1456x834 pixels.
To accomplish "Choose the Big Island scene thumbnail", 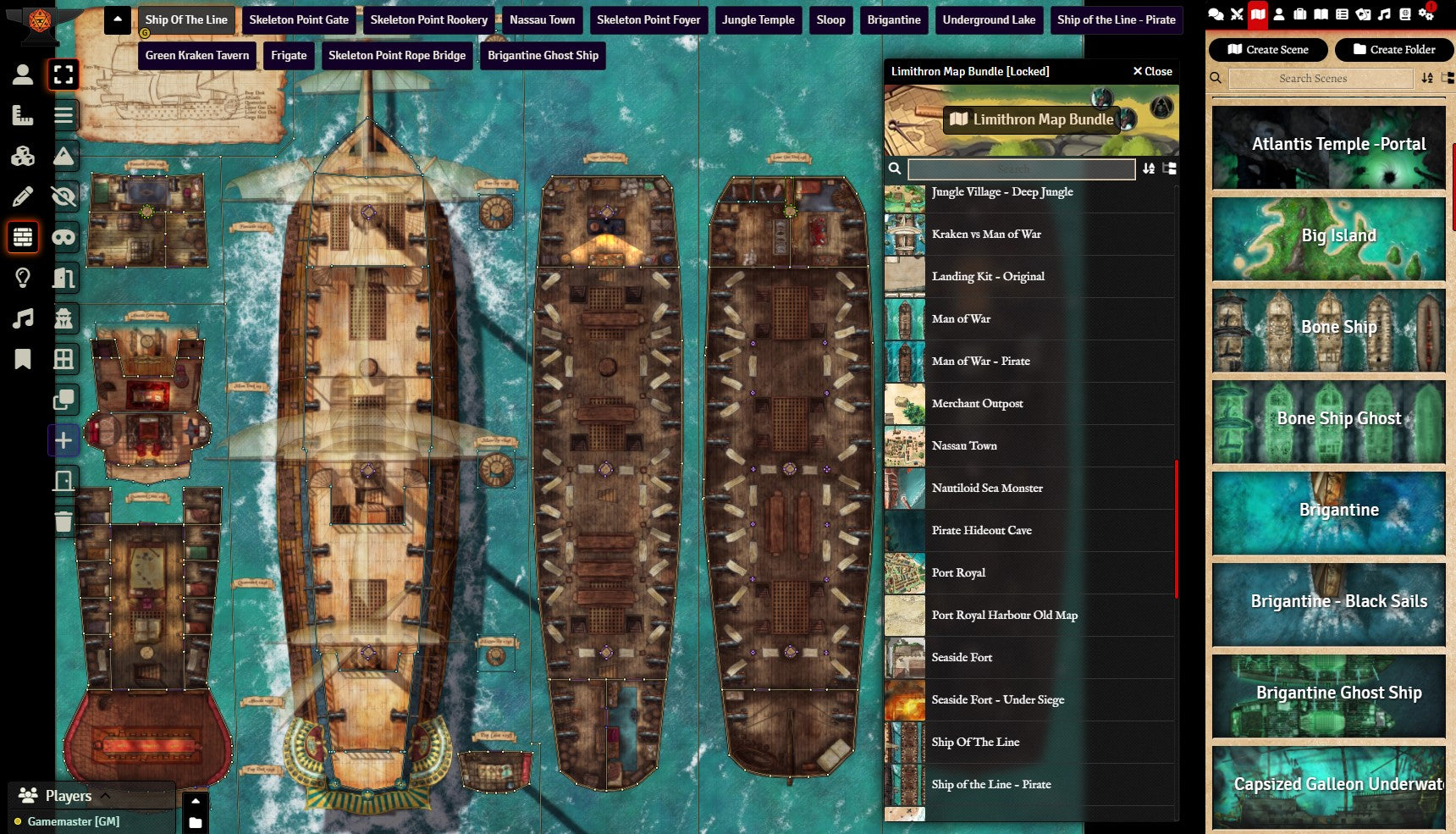I will [1328, 237].
